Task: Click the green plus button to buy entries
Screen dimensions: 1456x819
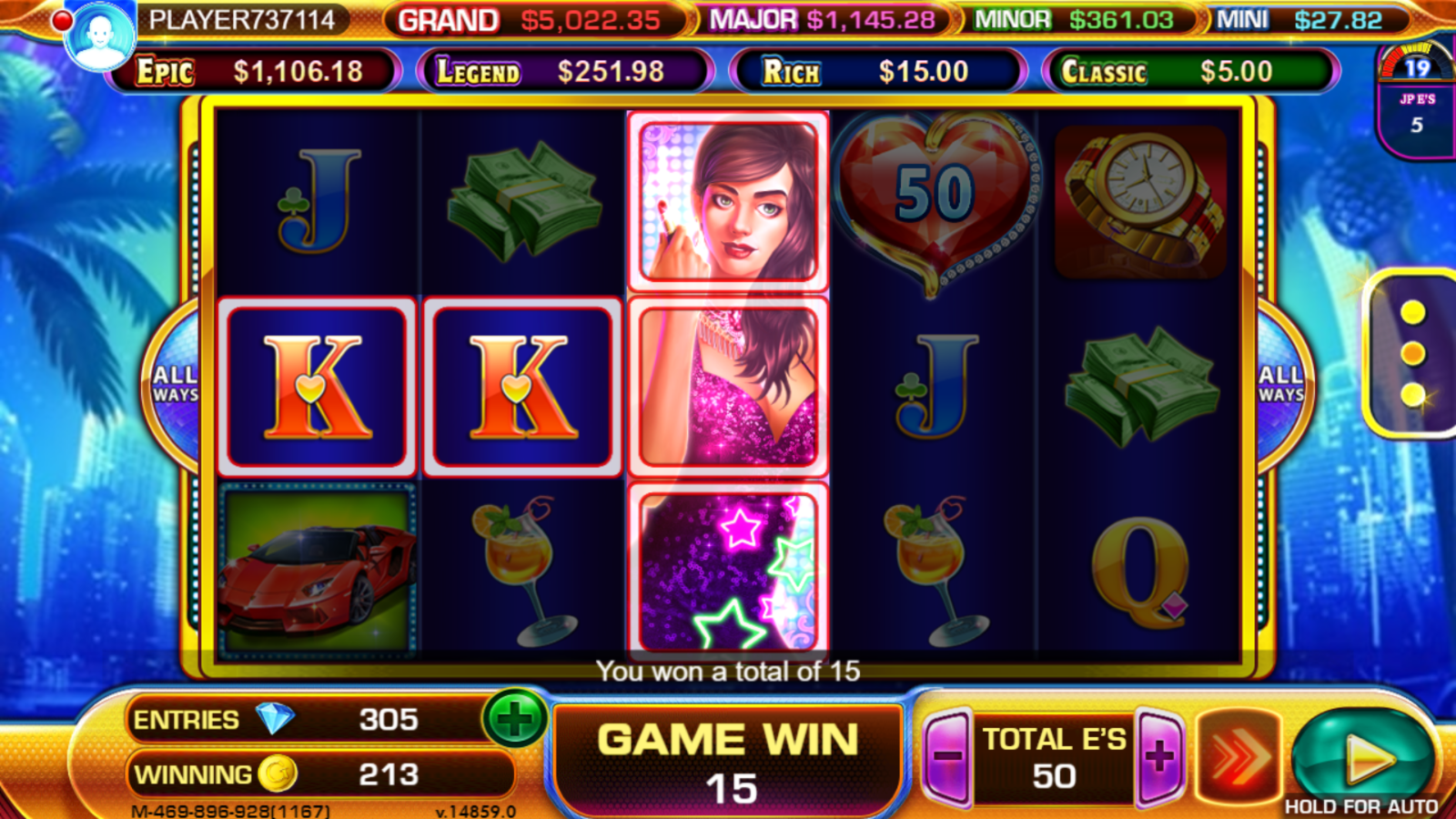Action: click(514, 719)
